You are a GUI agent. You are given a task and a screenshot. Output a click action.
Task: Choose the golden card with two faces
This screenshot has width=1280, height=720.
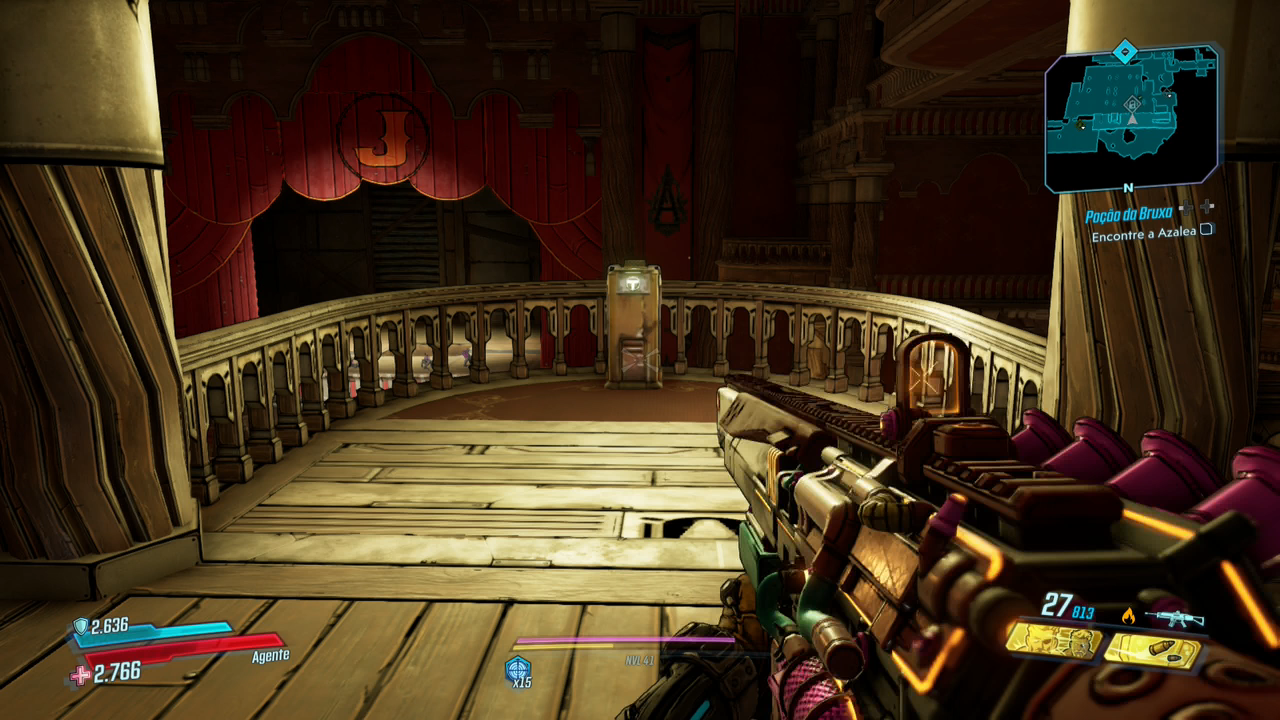[x=1053, y=640]
